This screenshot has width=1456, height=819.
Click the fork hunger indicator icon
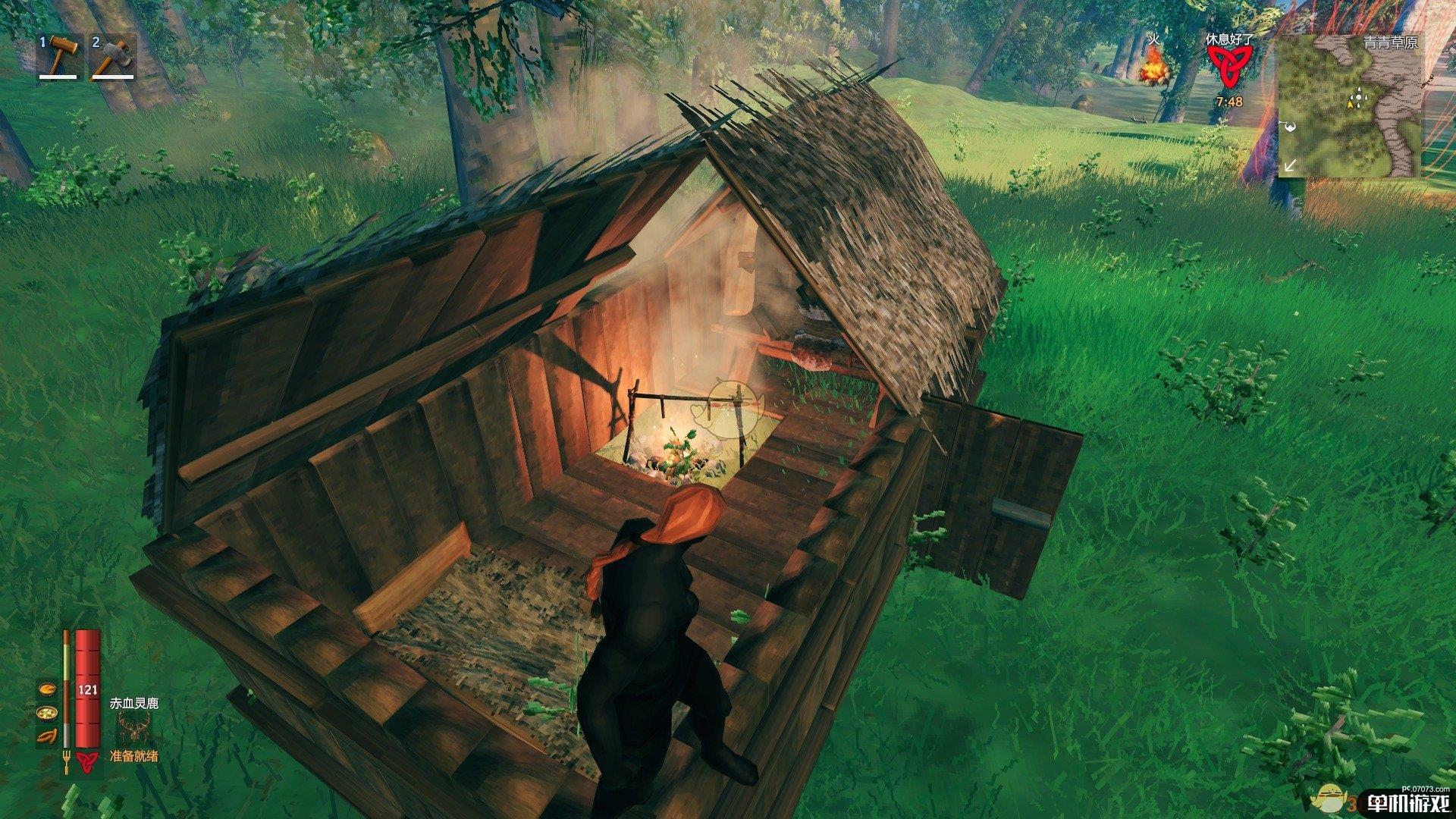(67, 761)
